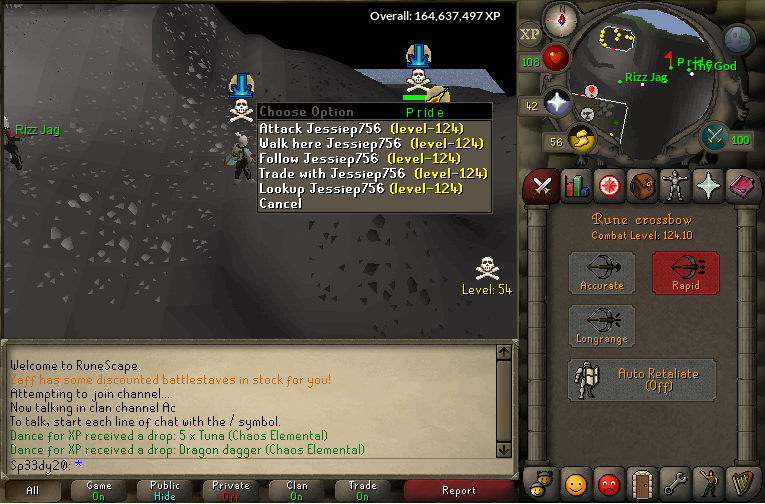
Task: Switch to the Rapid attack style
Action: (x=686, y=273)
